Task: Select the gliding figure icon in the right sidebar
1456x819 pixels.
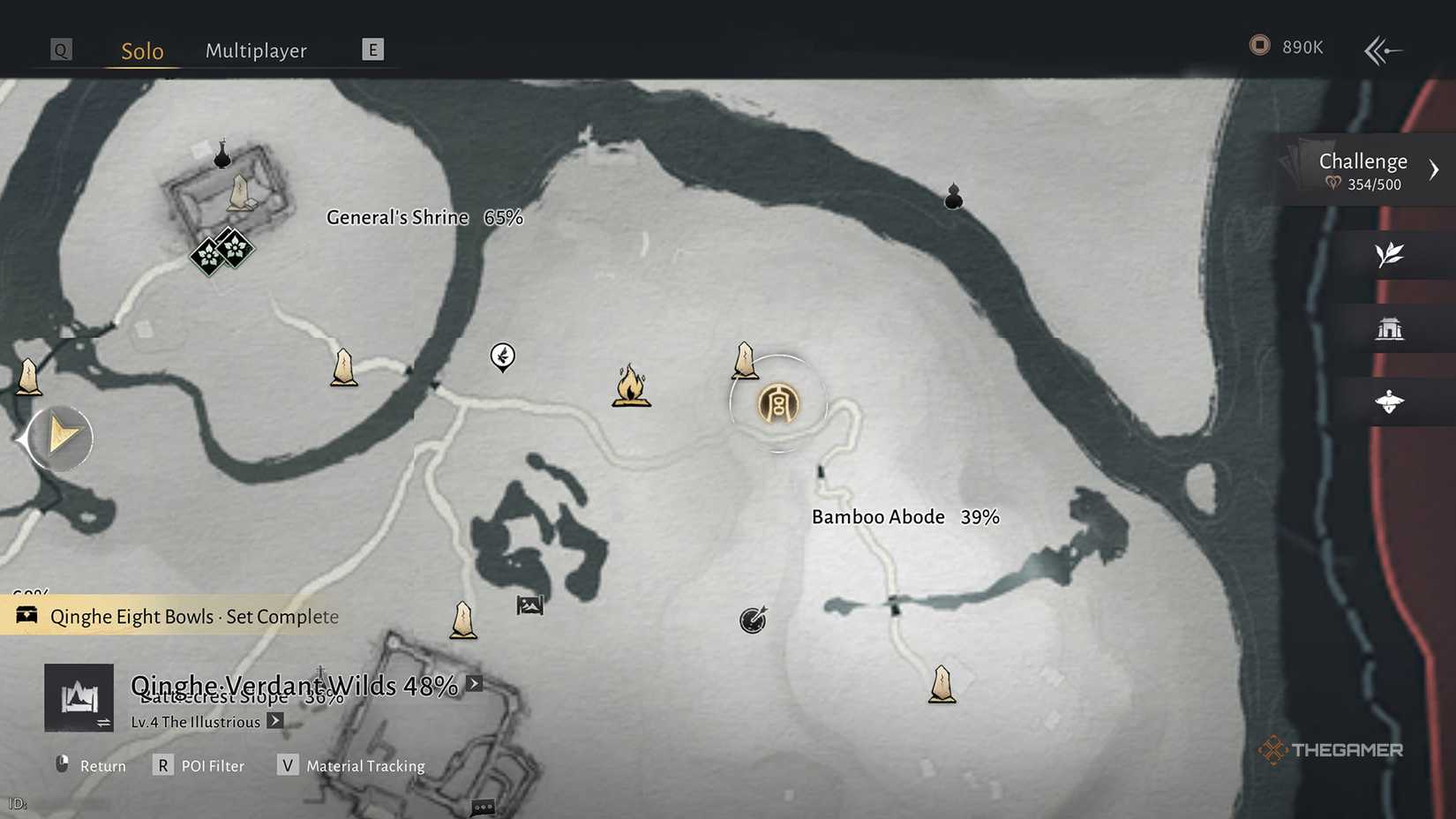Action: click(1392, 402)
